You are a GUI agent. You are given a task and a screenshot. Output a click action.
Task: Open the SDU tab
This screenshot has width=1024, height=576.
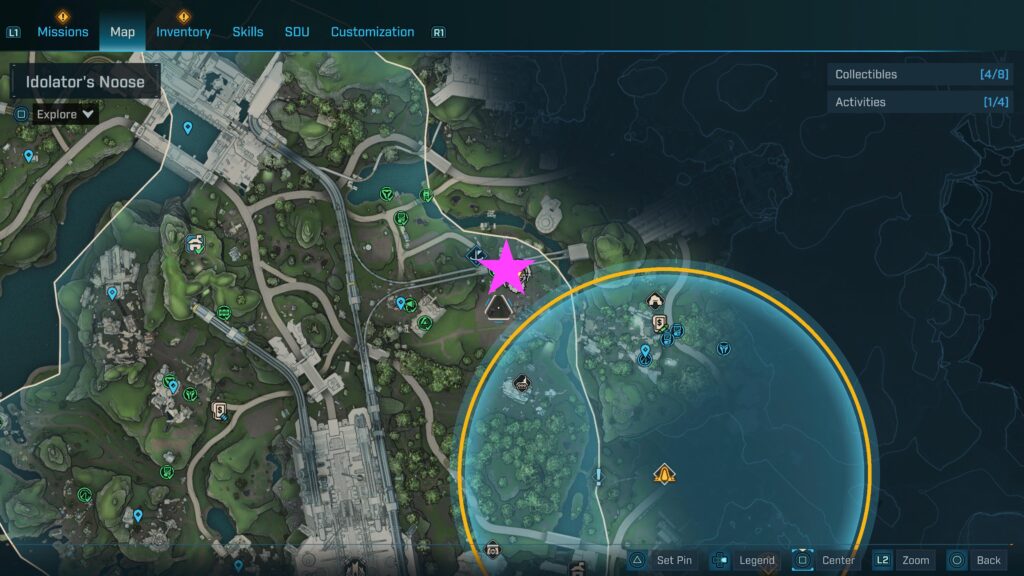pos(297,32)
